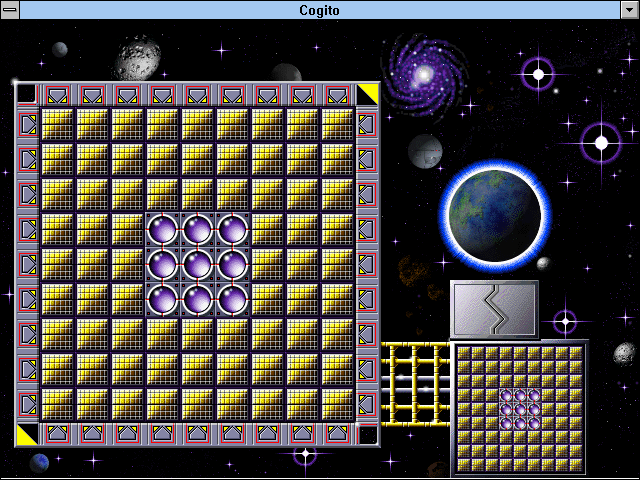The width and height of the screenshot is (640, 480).
Task: Click the black square in the frame's bottom-right corner
Action: click(367, 434)
